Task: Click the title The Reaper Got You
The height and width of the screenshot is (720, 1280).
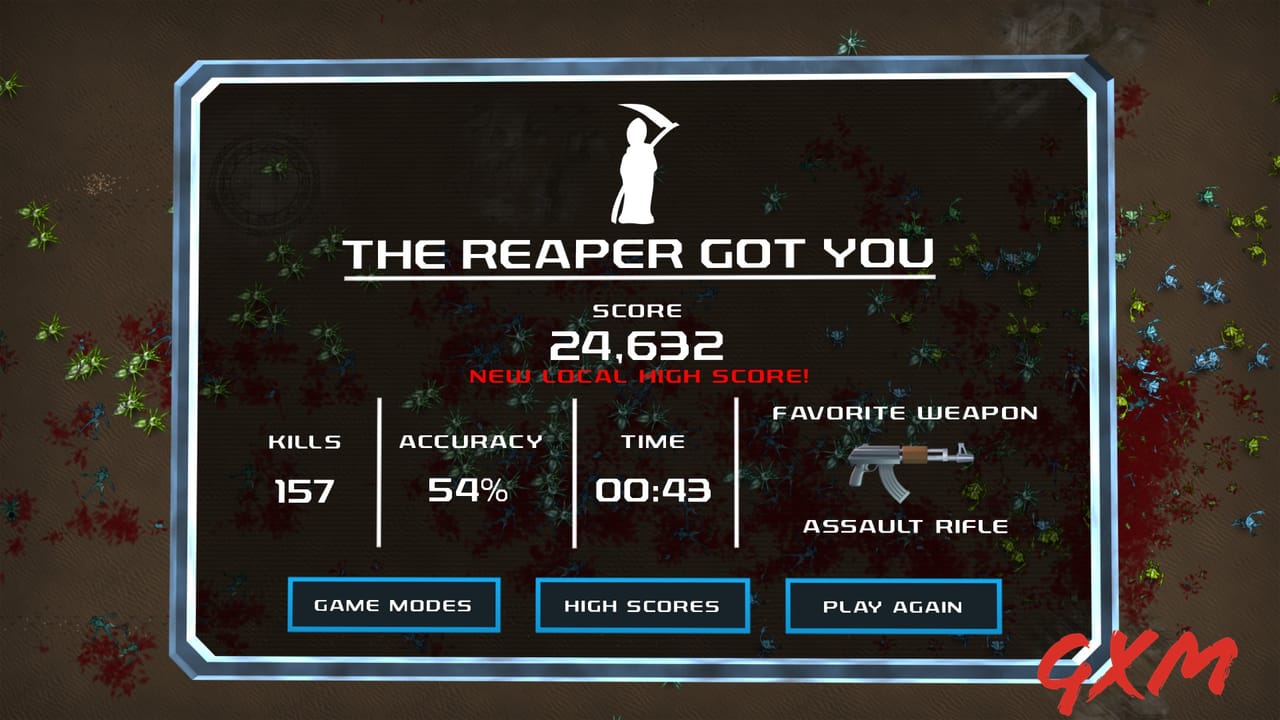Action: click(x=640, y=255)
